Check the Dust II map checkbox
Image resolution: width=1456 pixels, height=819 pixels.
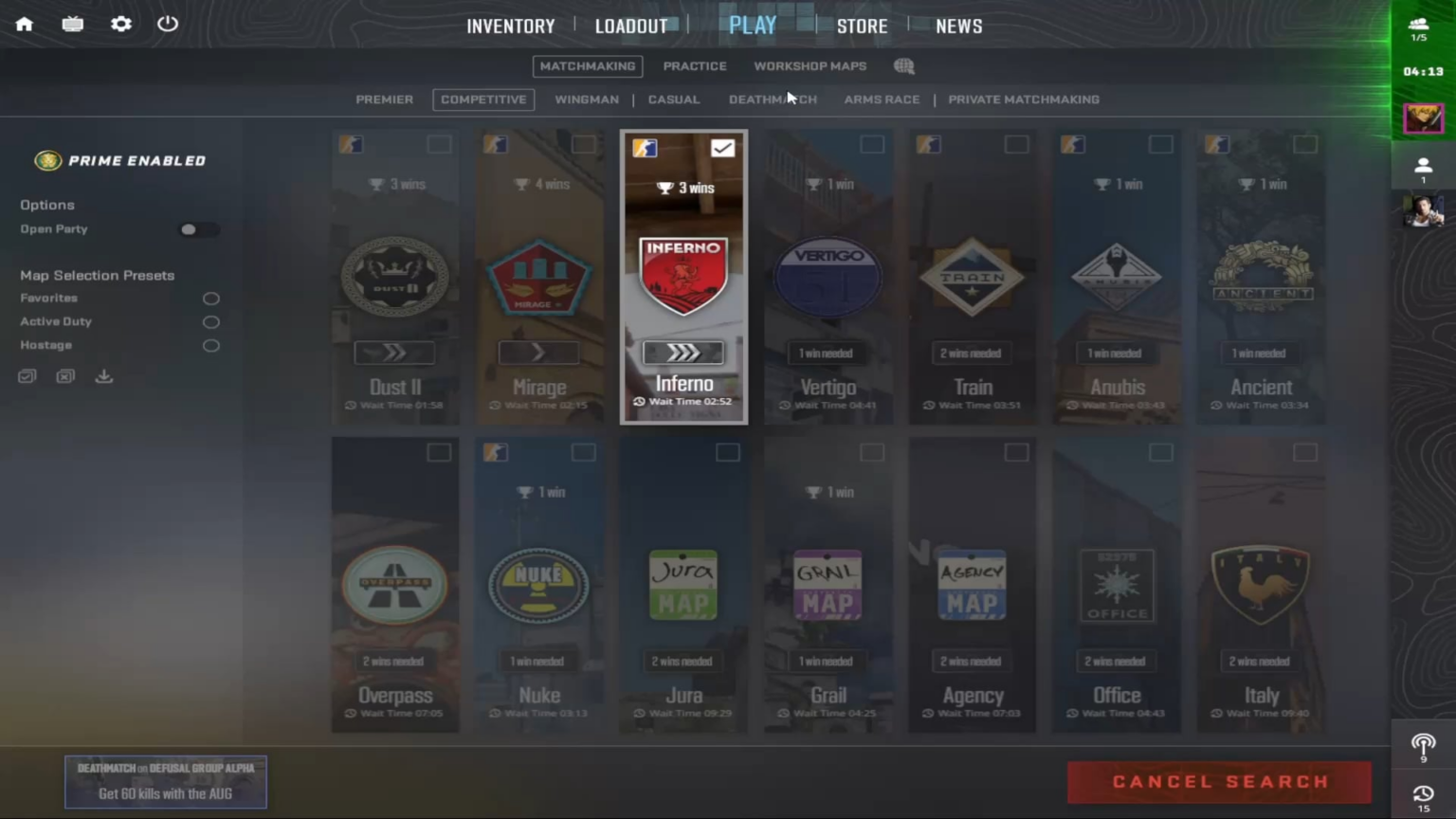(x=438, y=144)
